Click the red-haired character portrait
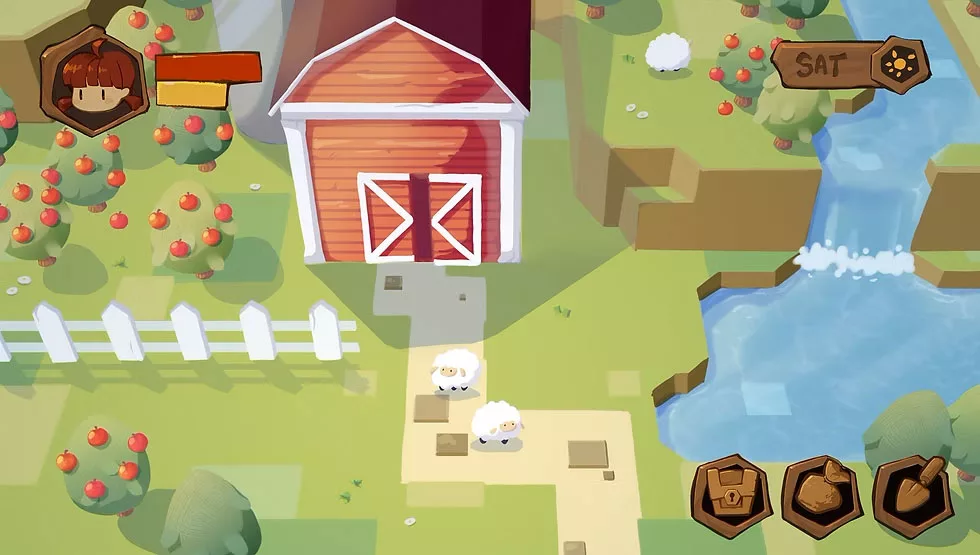The height and width of the screenshot is (555, 980). tap(93, 81)
